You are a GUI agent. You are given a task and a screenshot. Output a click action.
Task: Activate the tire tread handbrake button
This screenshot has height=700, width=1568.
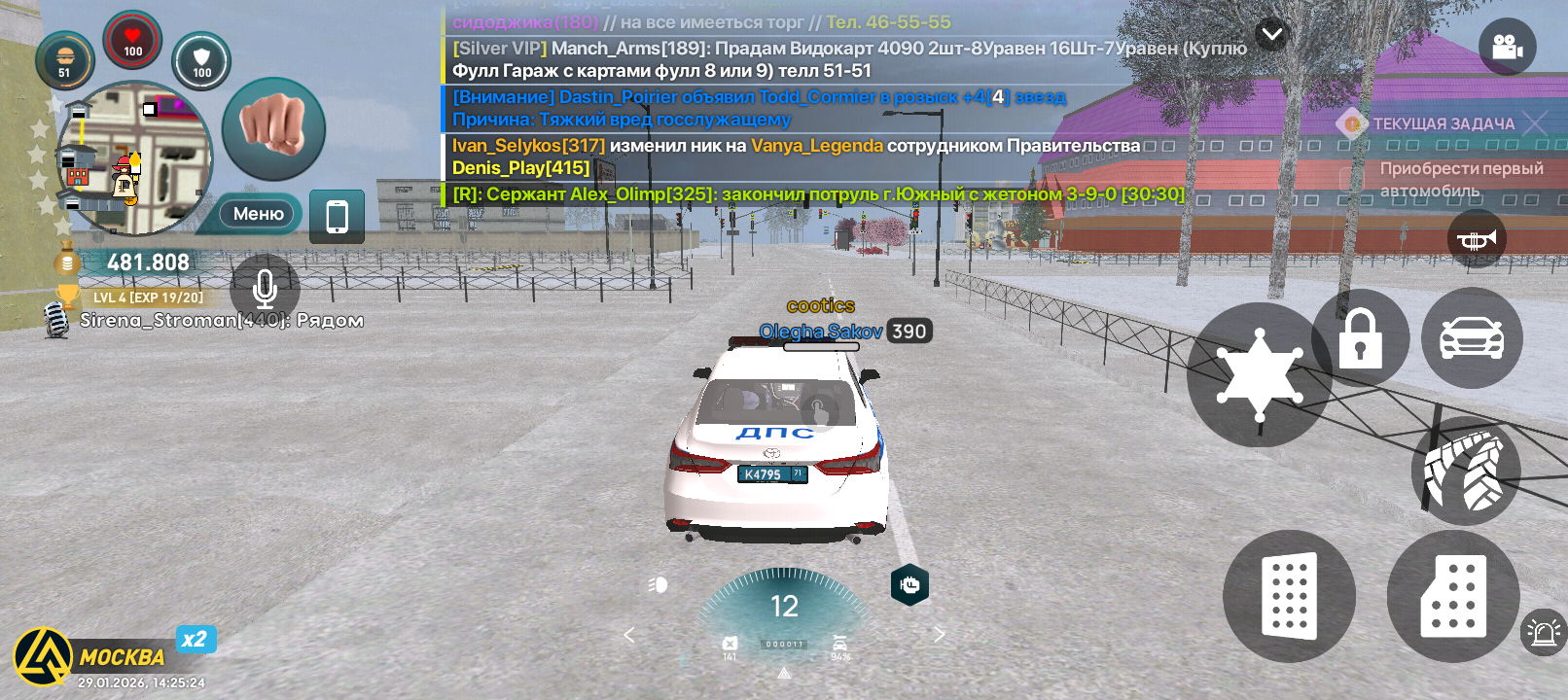click(1465, 472)
